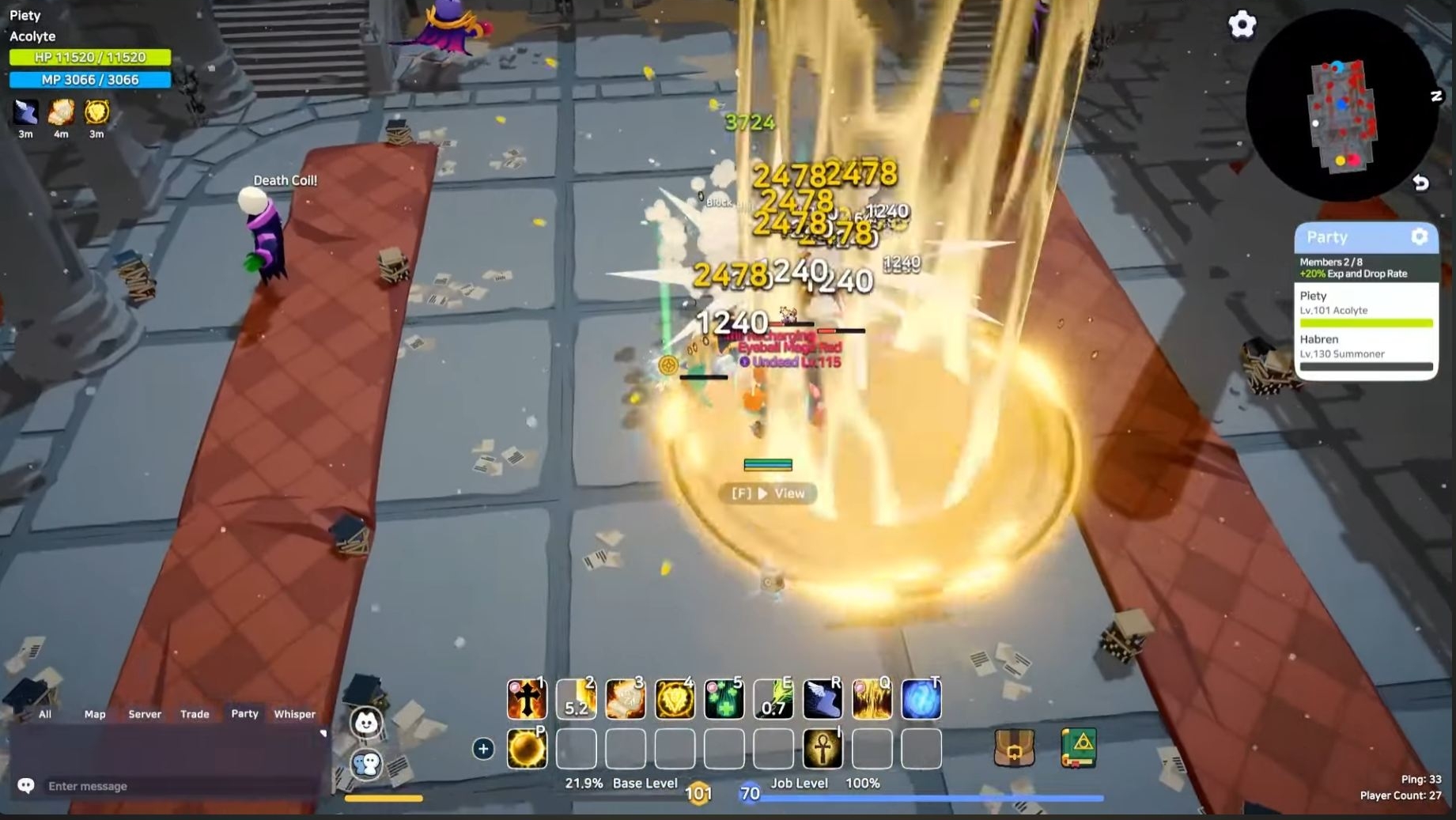The height and width of the screenshot is (820, 1456).
Task: Select the cross skill in hotbar slot 1
Action: [x=527, y=699]
